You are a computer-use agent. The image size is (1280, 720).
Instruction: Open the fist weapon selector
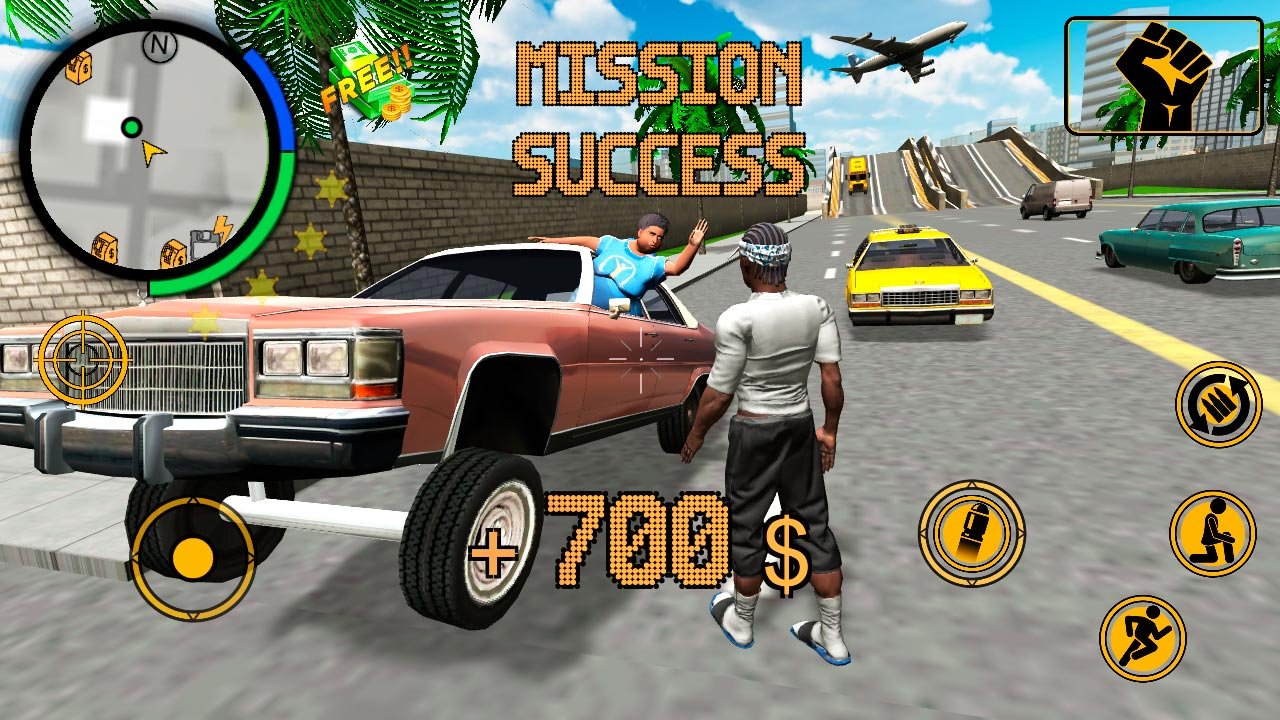[x=1163, y=76]
